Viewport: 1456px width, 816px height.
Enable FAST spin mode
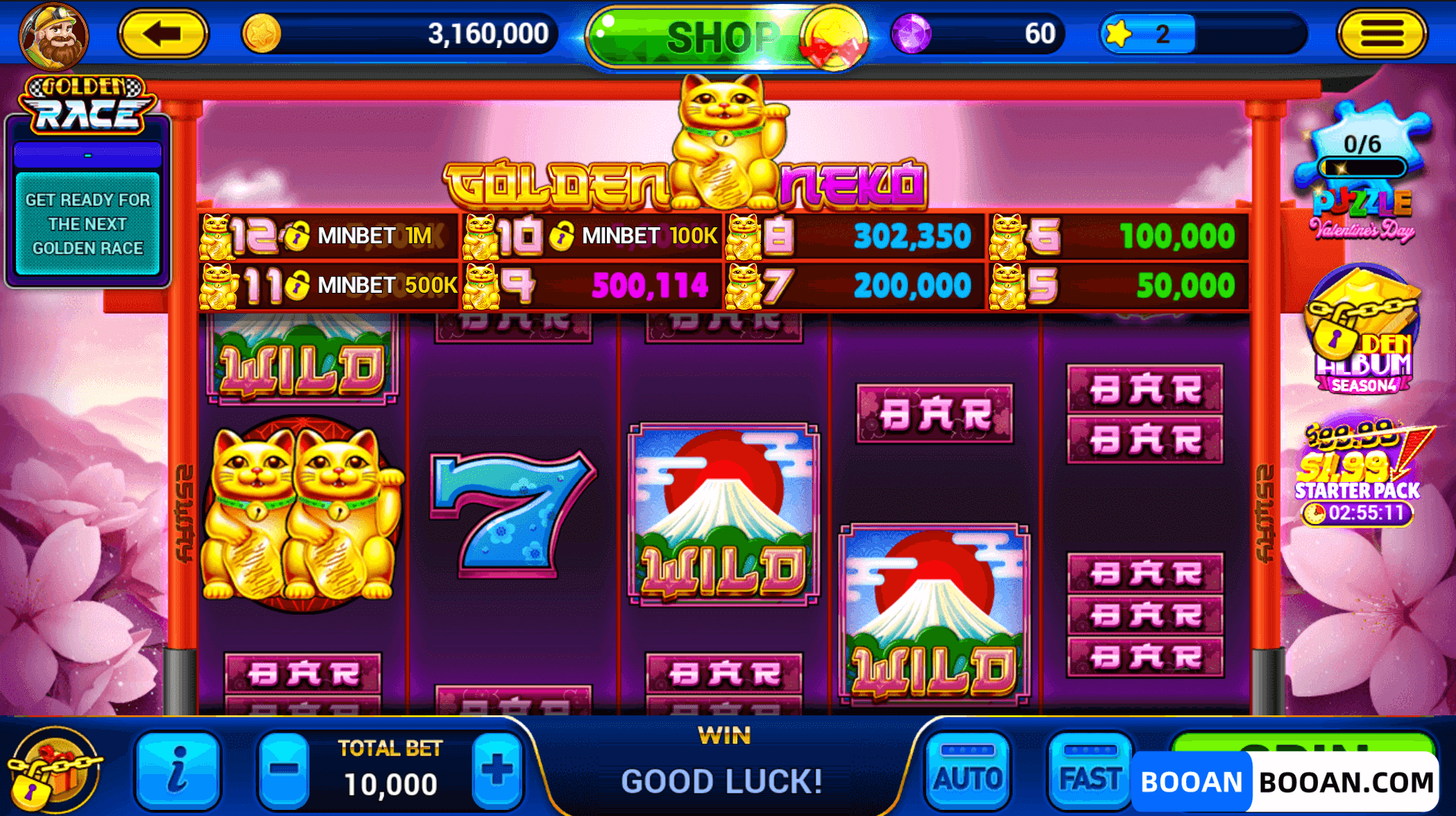(1089, 772)
